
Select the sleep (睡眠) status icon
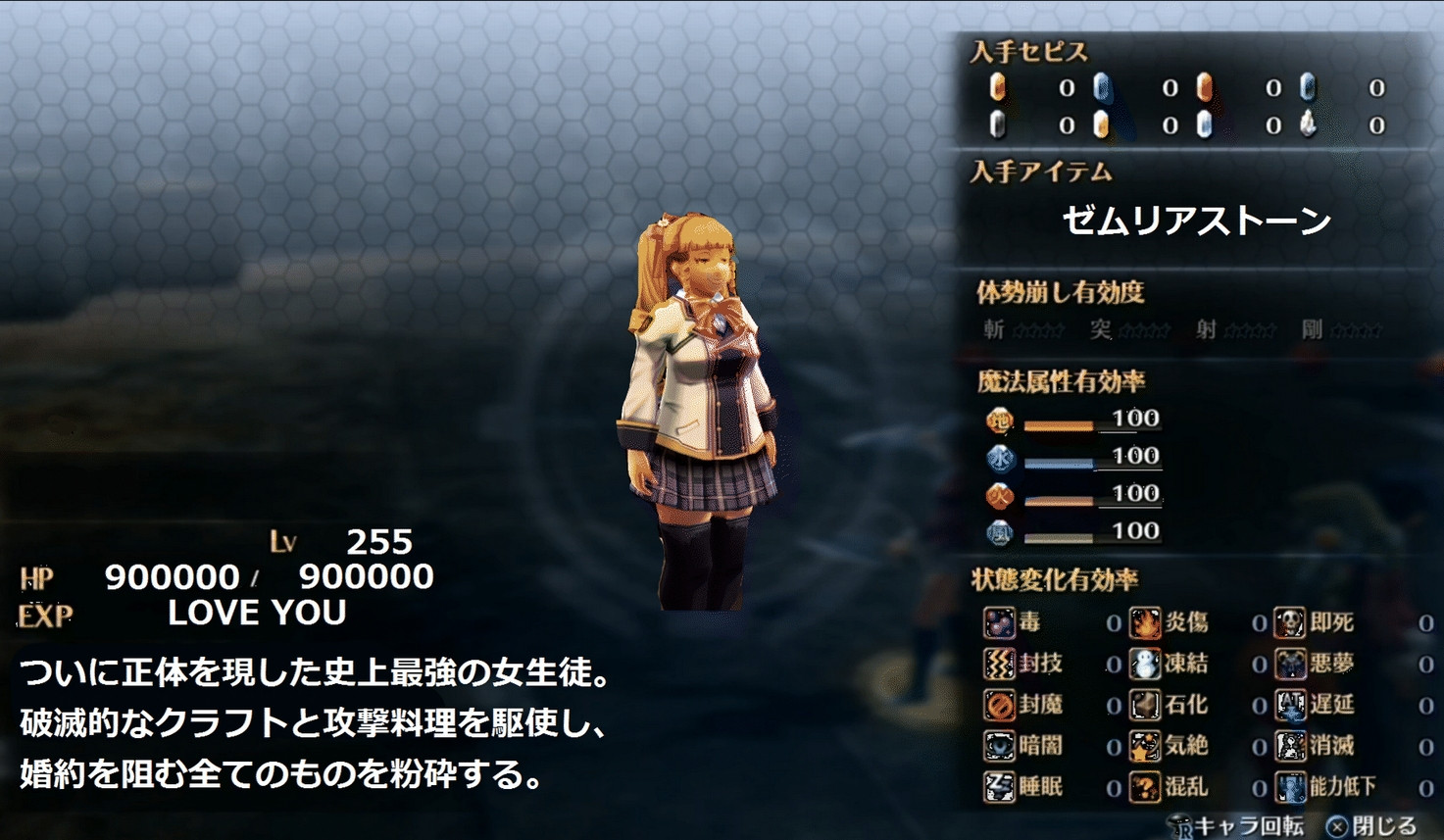click(999, 787)
